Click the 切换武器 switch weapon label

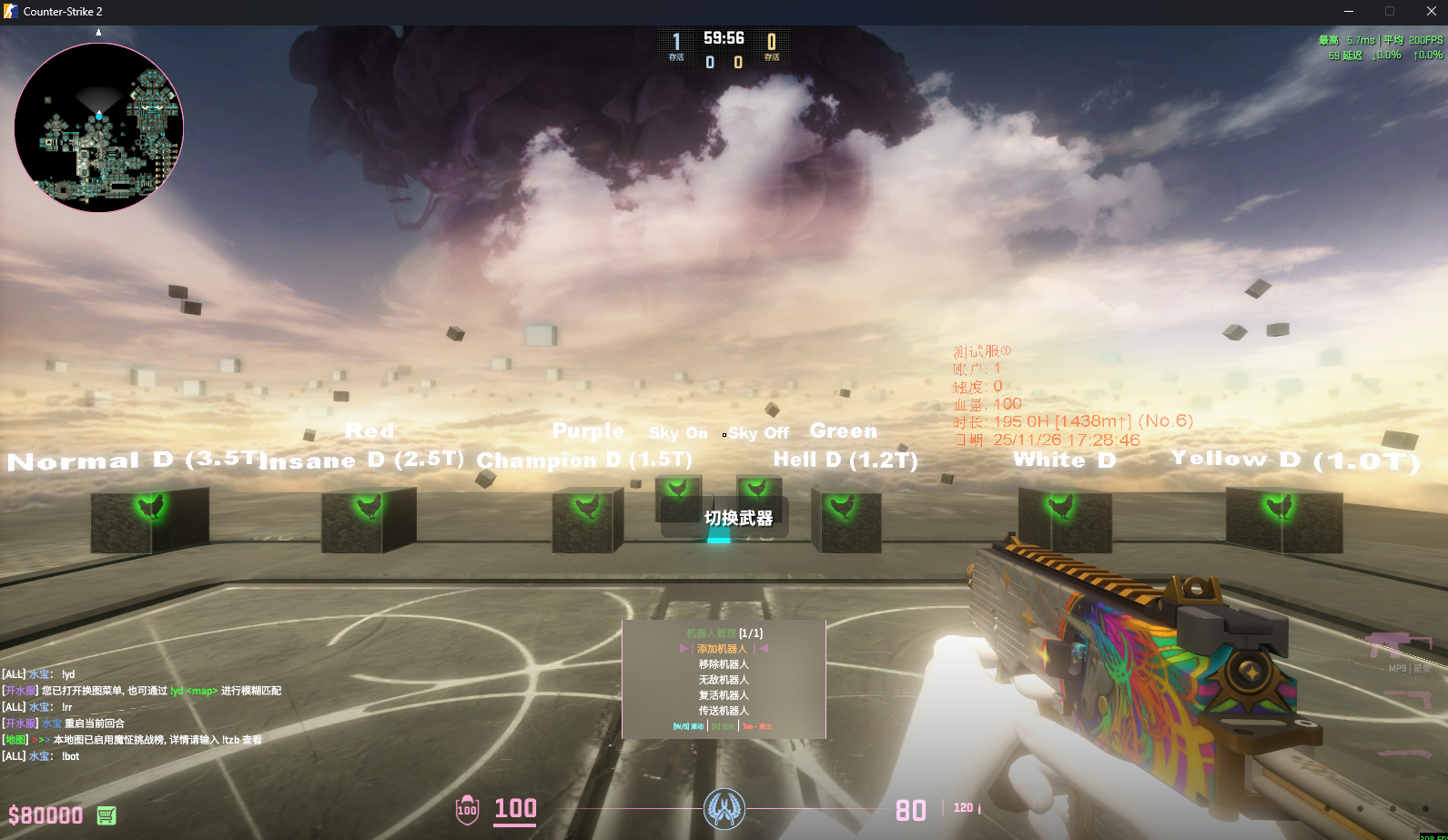tap(738, 518)
